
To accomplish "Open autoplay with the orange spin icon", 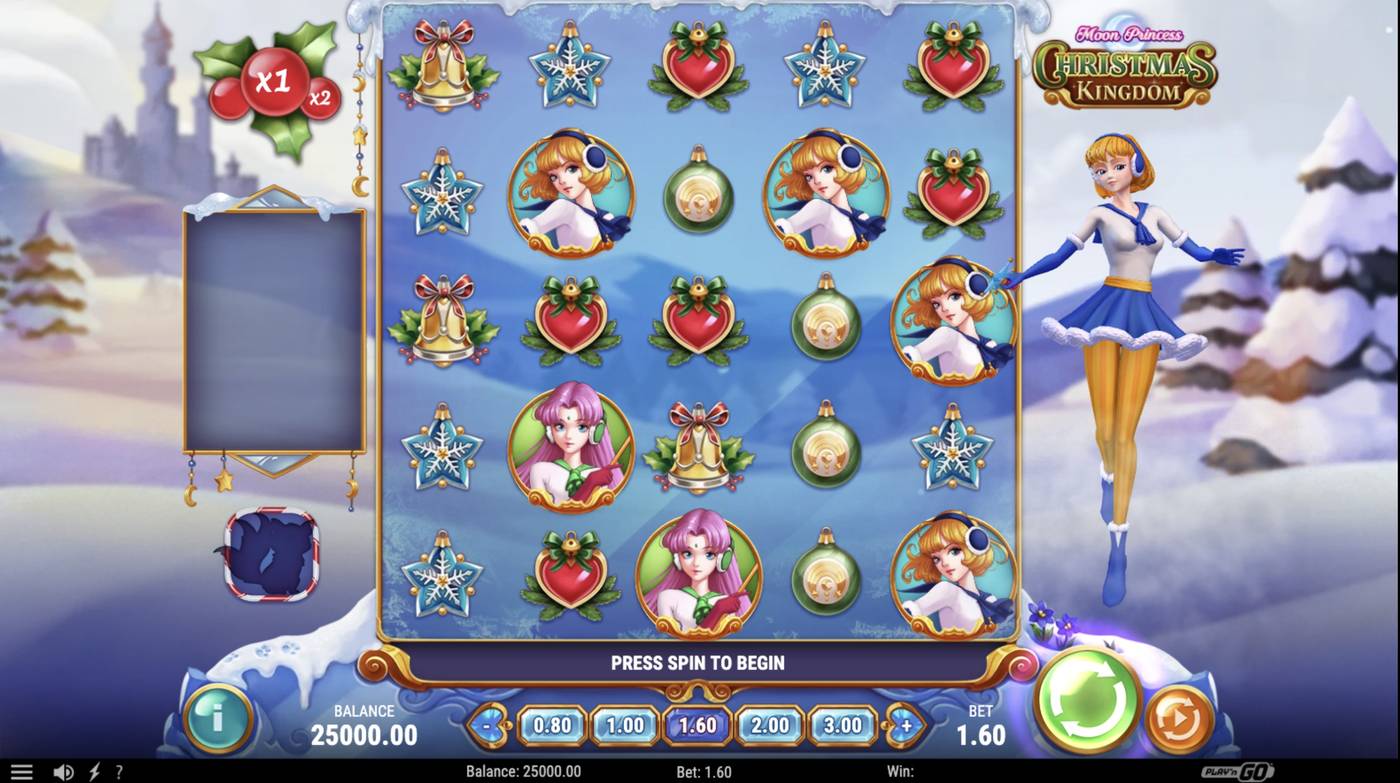I will 1178,715.
